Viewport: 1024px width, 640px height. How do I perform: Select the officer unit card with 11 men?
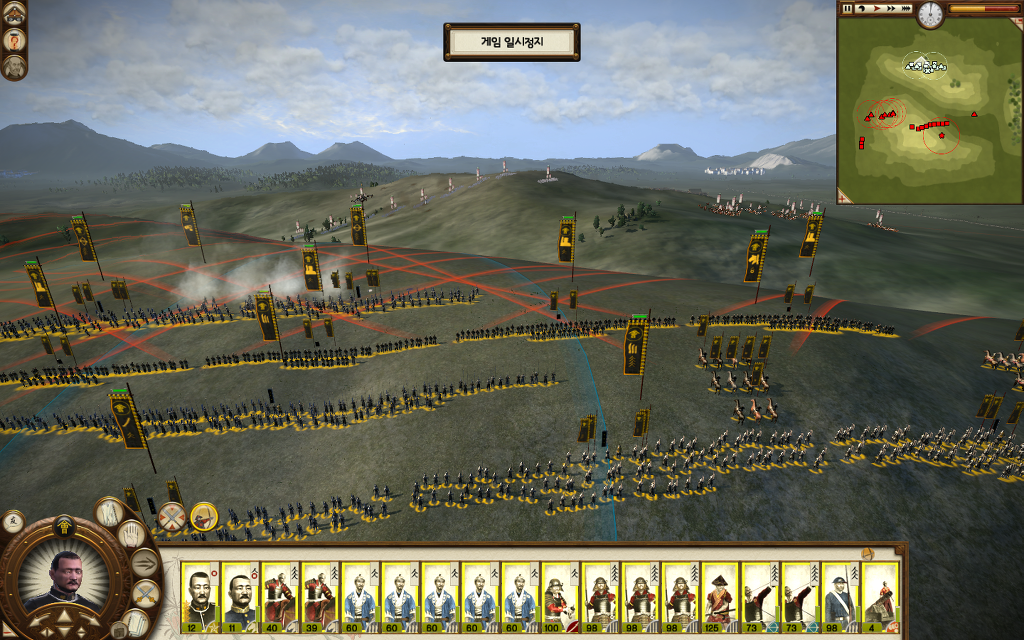click(240, 594)
